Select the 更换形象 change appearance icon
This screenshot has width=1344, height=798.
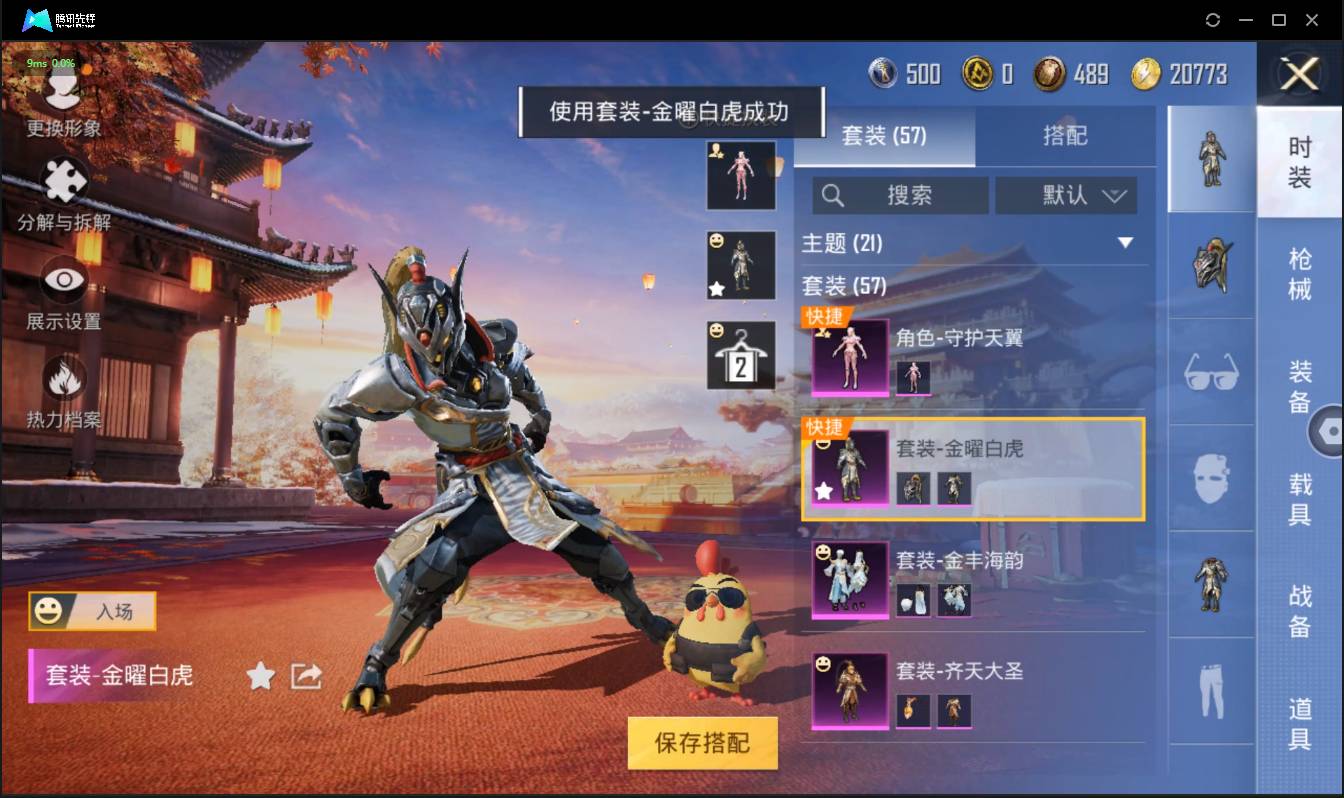(62, 90)
